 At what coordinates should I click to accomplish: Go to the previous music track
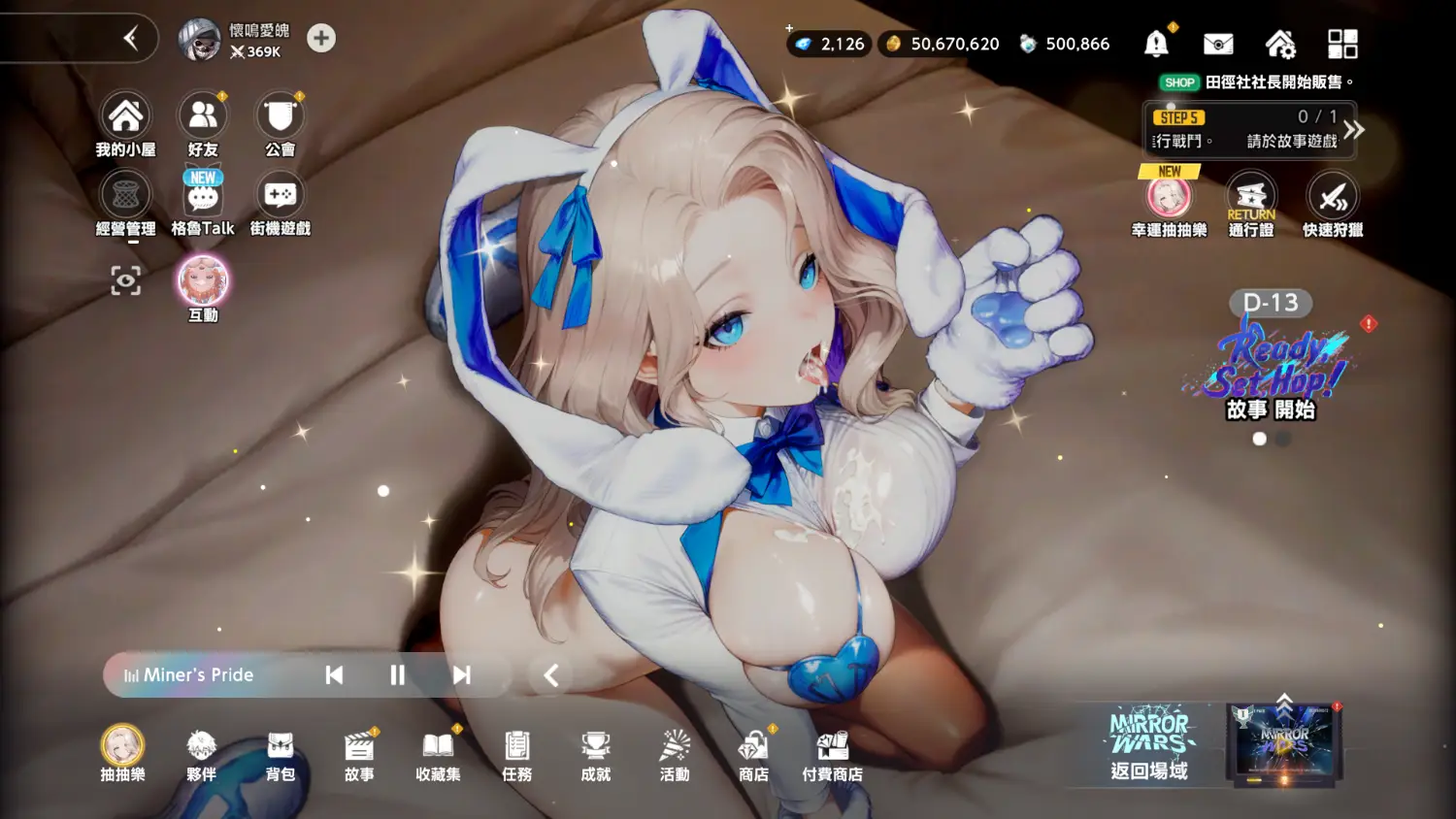point(334,675)
